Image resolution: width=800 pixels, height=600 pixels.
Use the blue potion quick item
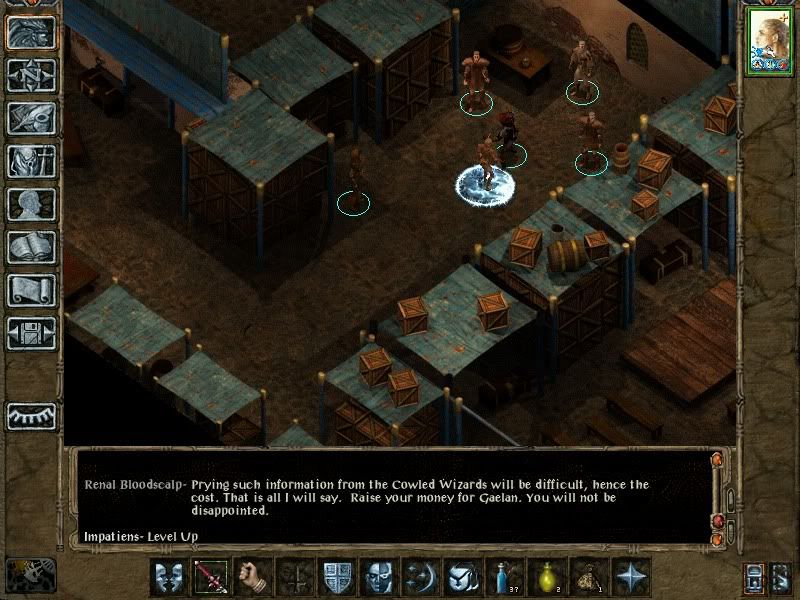click(505, 576)
